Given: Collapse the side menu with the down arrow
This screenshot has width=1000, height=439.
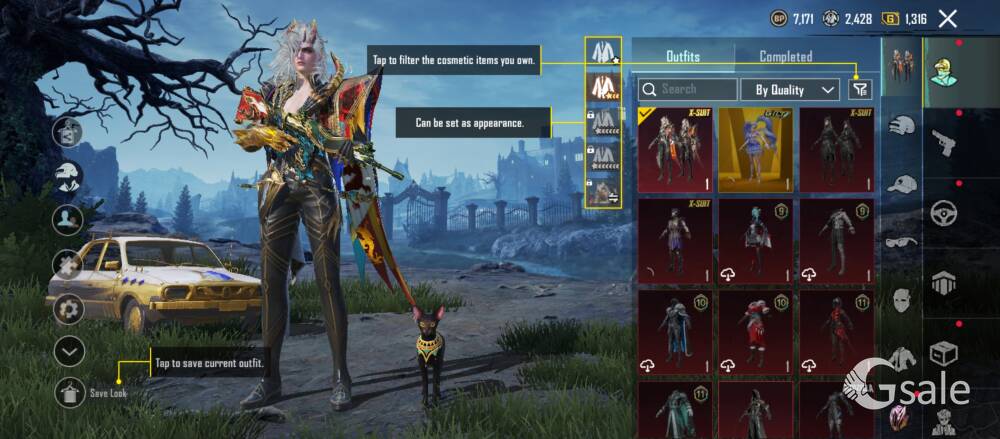Looking at the screenshot, I should click(68, 351).
